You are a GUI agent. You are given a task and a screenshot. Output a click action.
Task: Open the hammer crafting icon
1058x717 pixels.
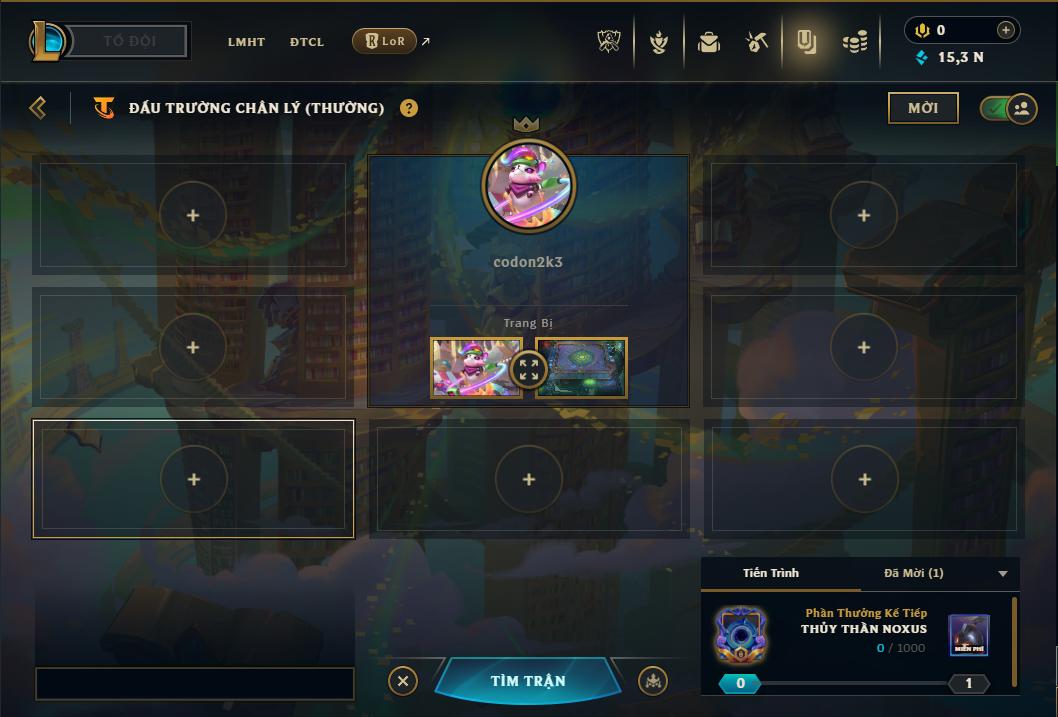click(757, 42)
